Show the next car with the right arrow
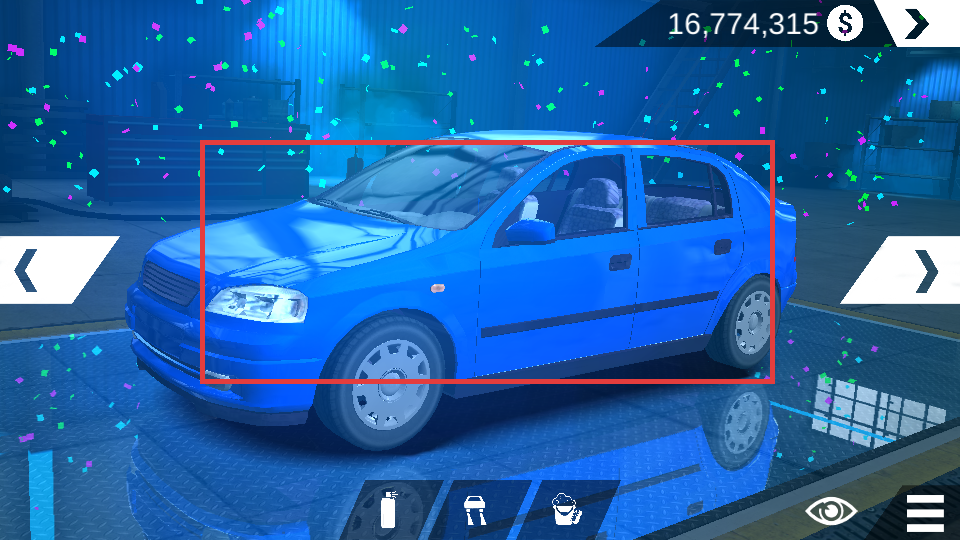This screenshot has height=540, width=960. click(x=925, y=270)
